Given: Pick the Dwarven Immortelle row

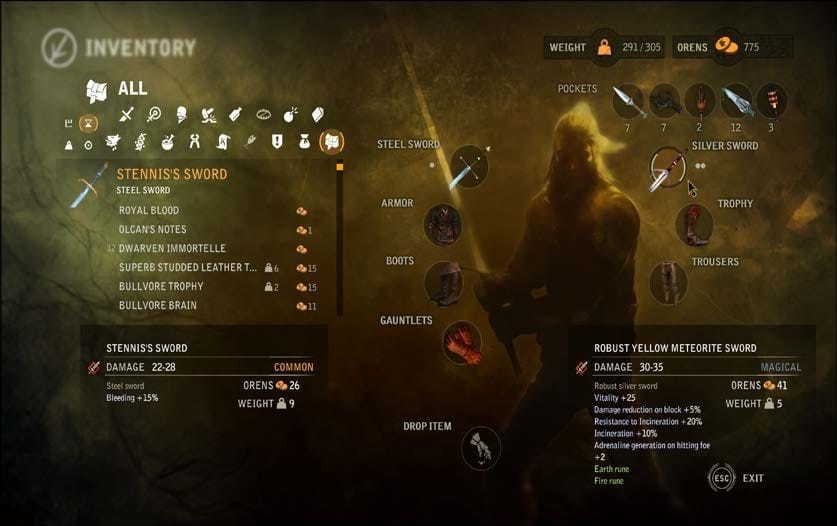Looking at the screenshot, I should [x=172, y=248].
